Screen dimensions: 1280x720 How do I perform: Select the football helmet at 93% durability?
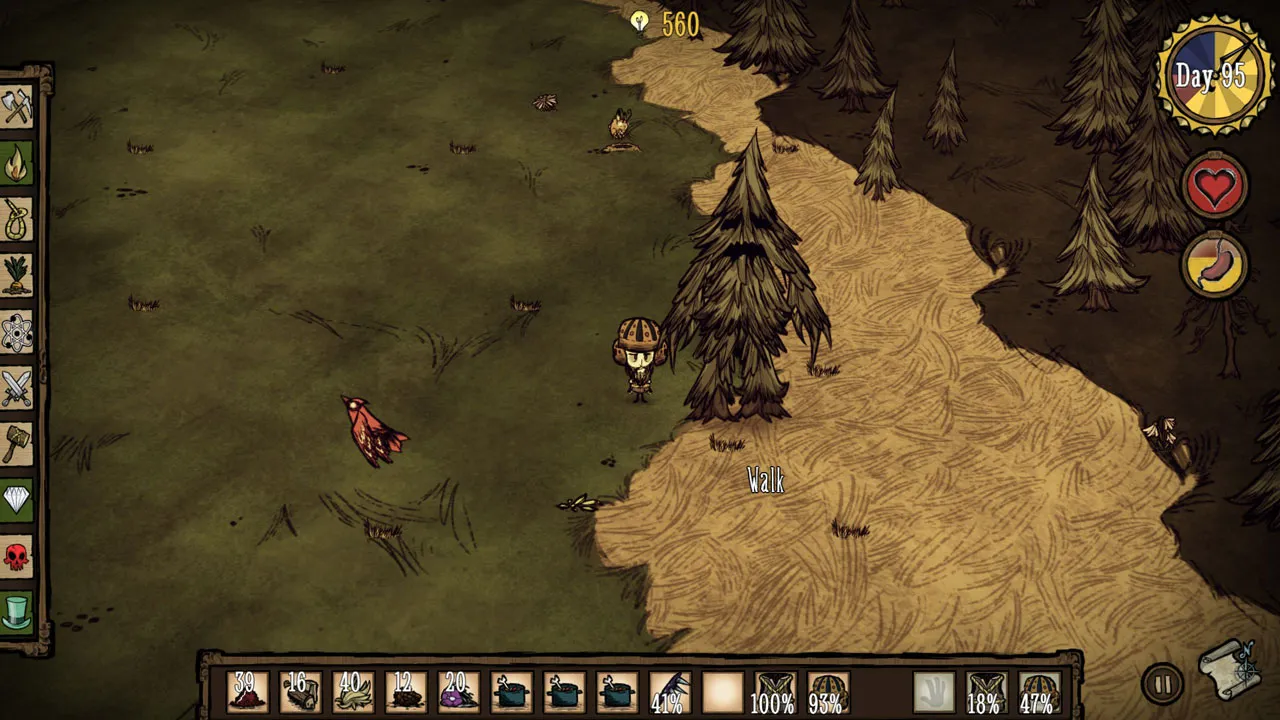[827, 691]
